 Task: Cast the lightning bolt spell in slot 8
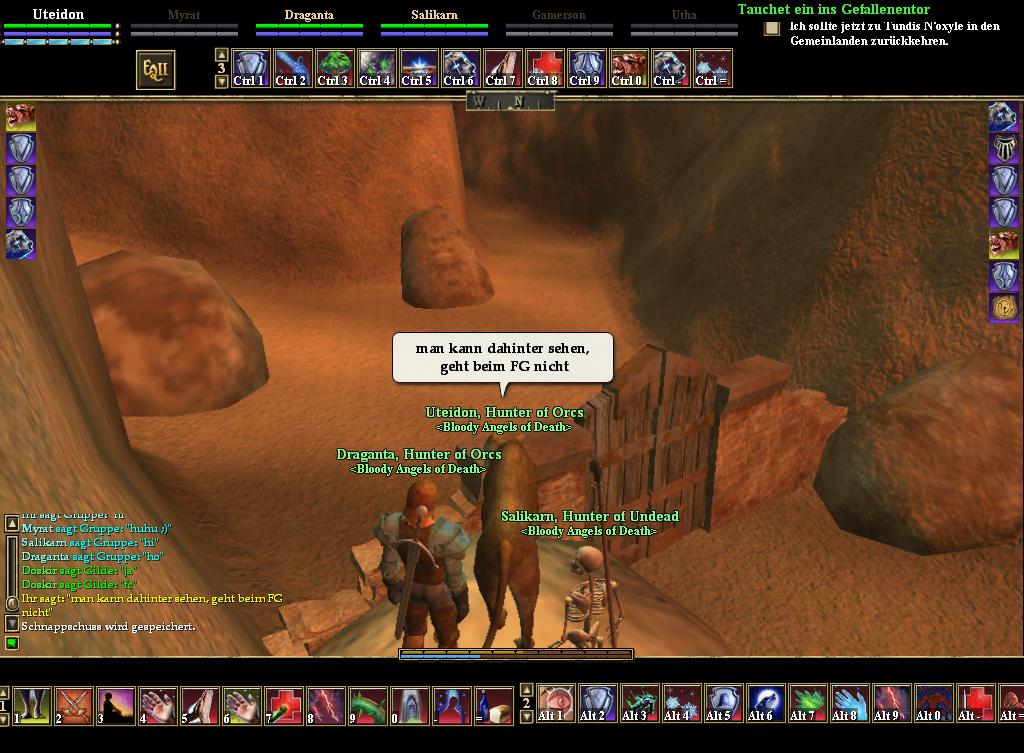(326, 705)
